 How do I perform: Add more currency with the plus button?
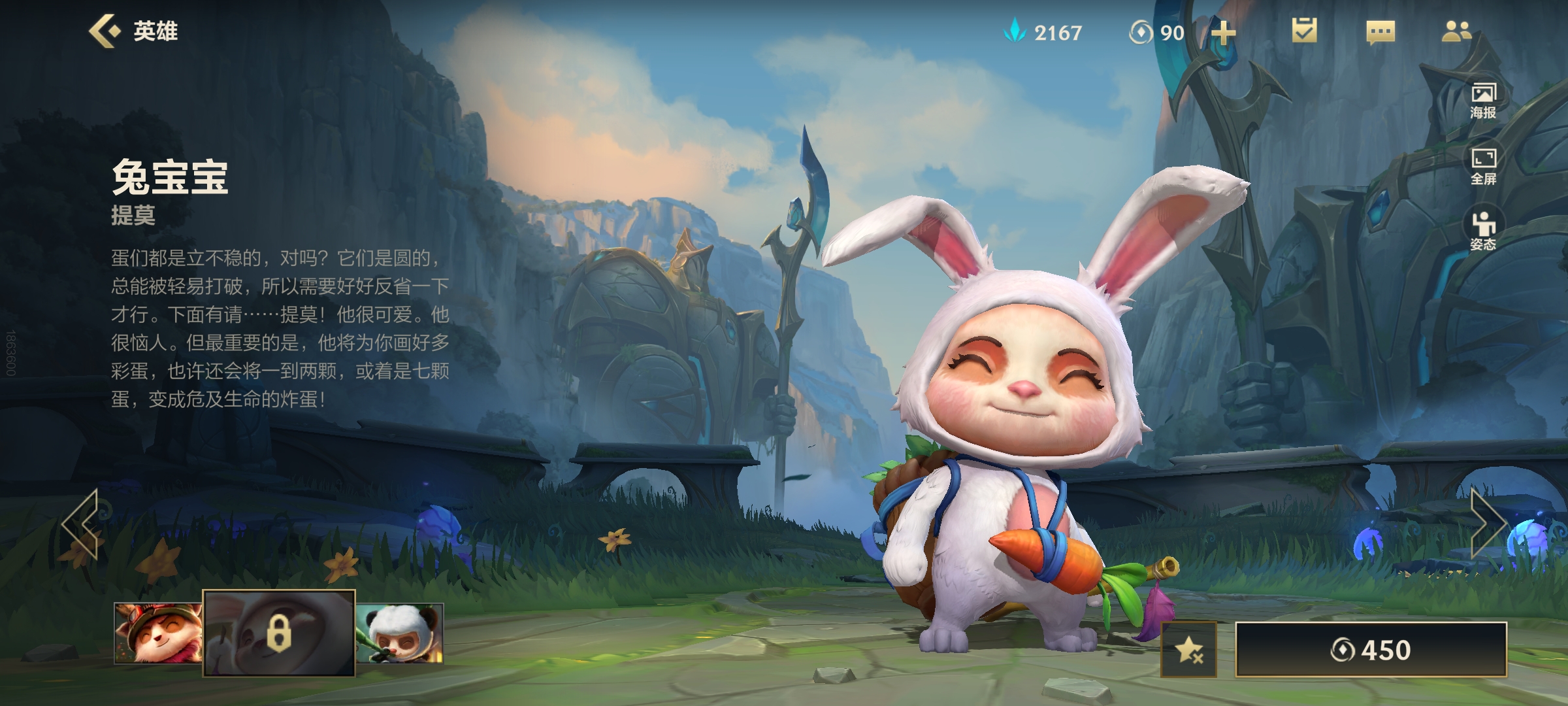(1223, 33)
